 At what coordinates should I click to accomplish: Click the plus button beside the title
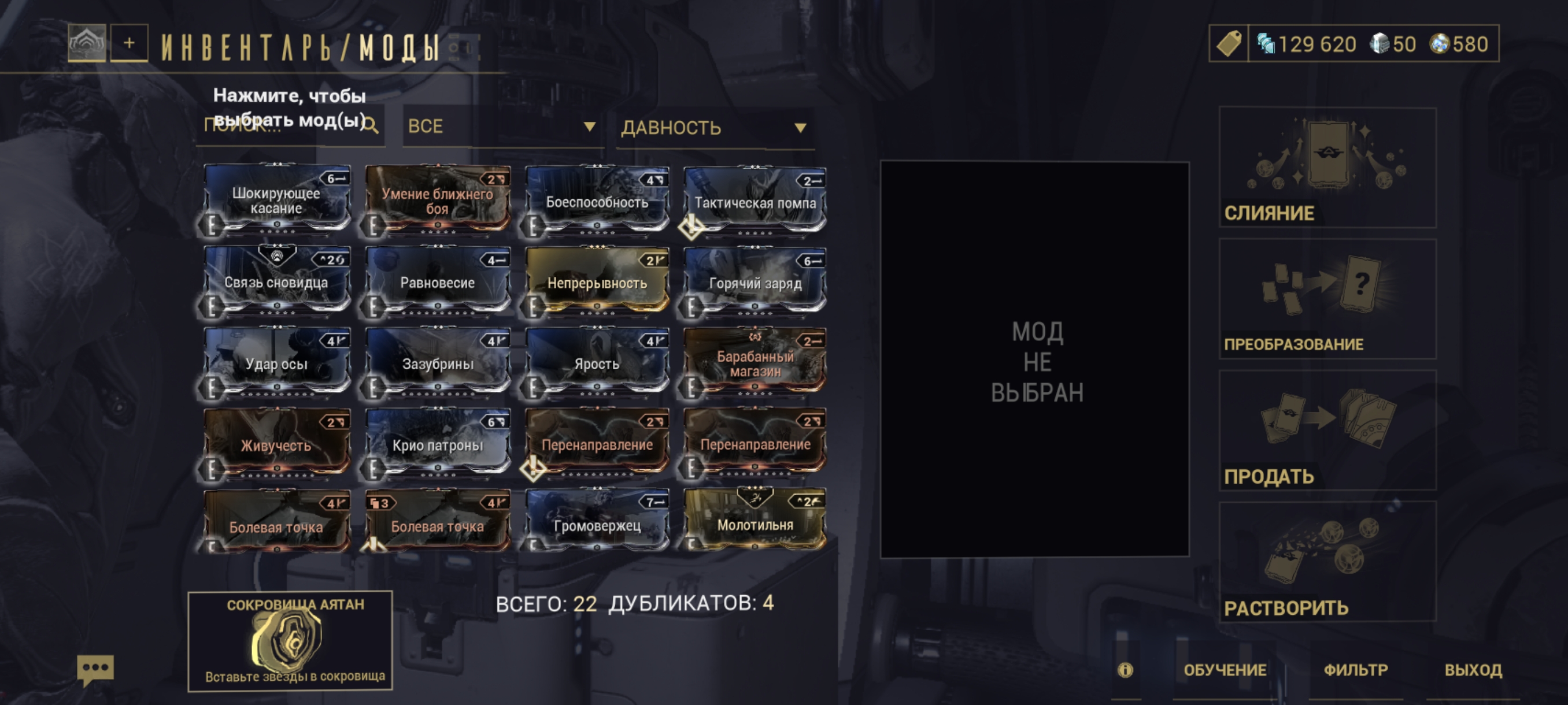tap(129, 43)
